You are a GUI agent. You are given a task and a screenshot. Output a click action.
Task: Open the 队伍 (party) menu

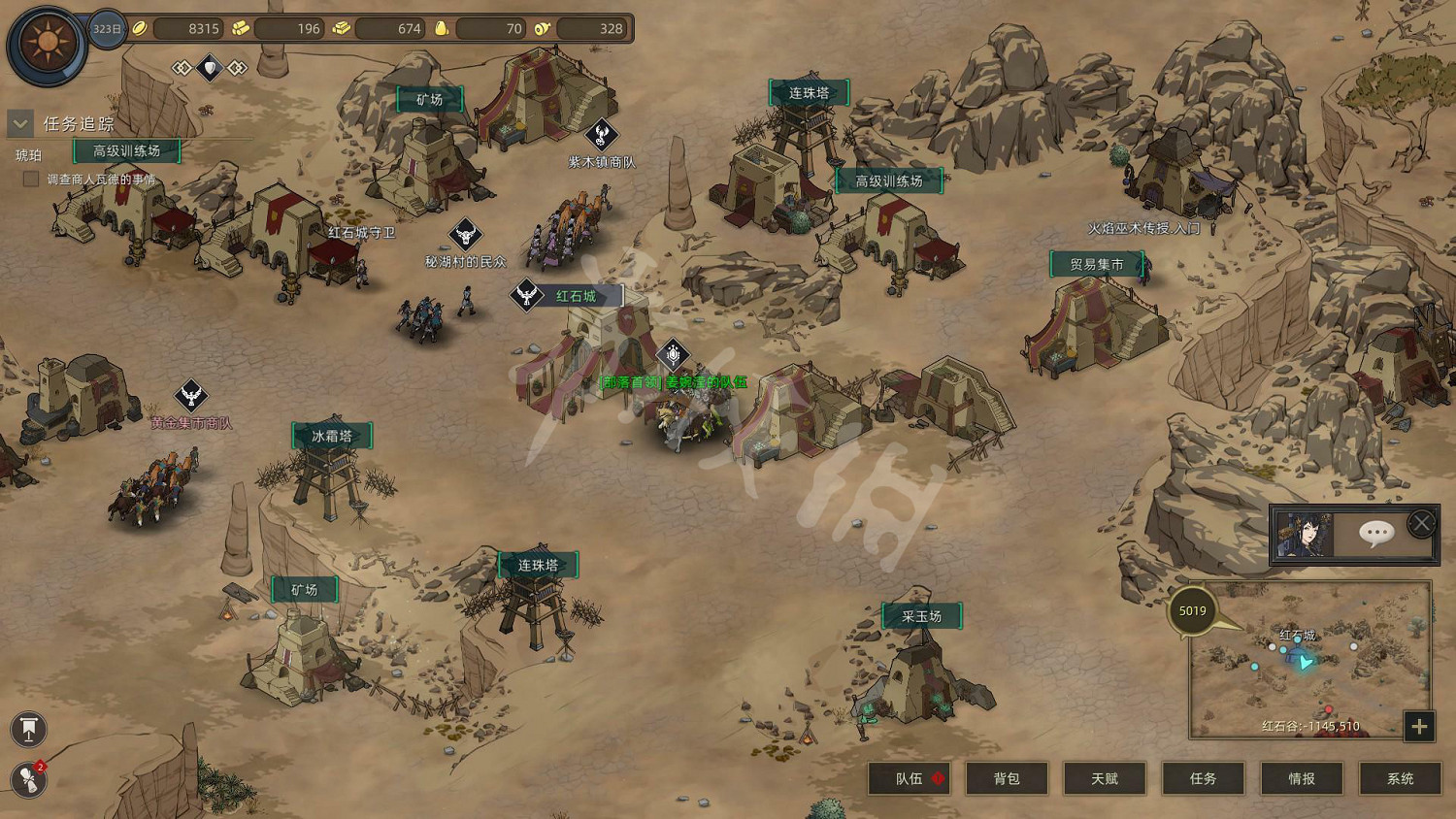tap(909, 778)
